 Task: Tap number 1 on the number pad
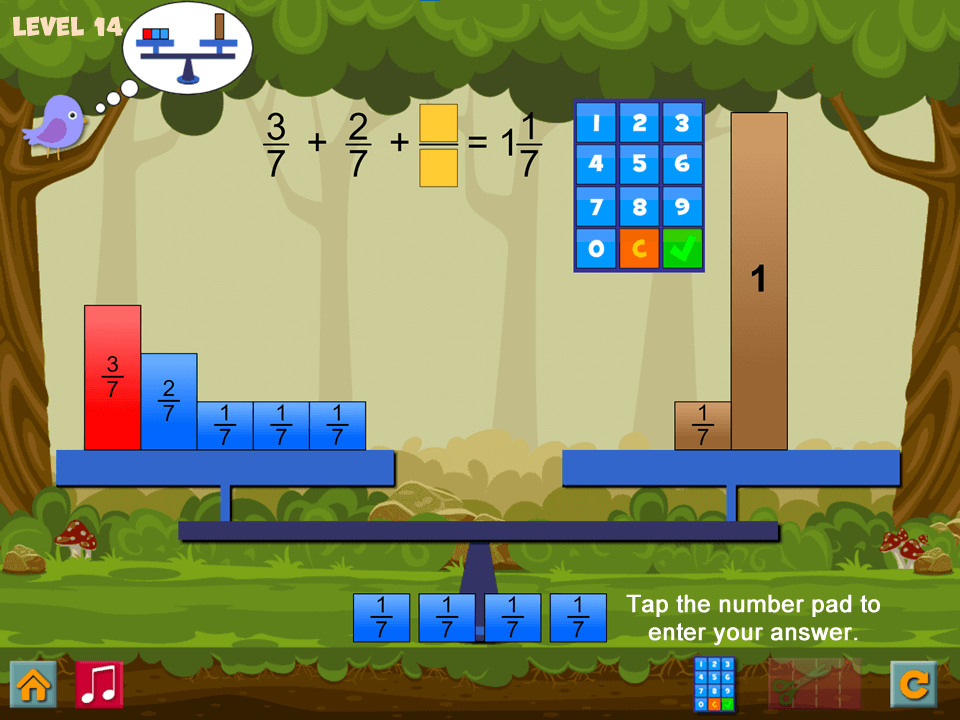tap(596, 123)
